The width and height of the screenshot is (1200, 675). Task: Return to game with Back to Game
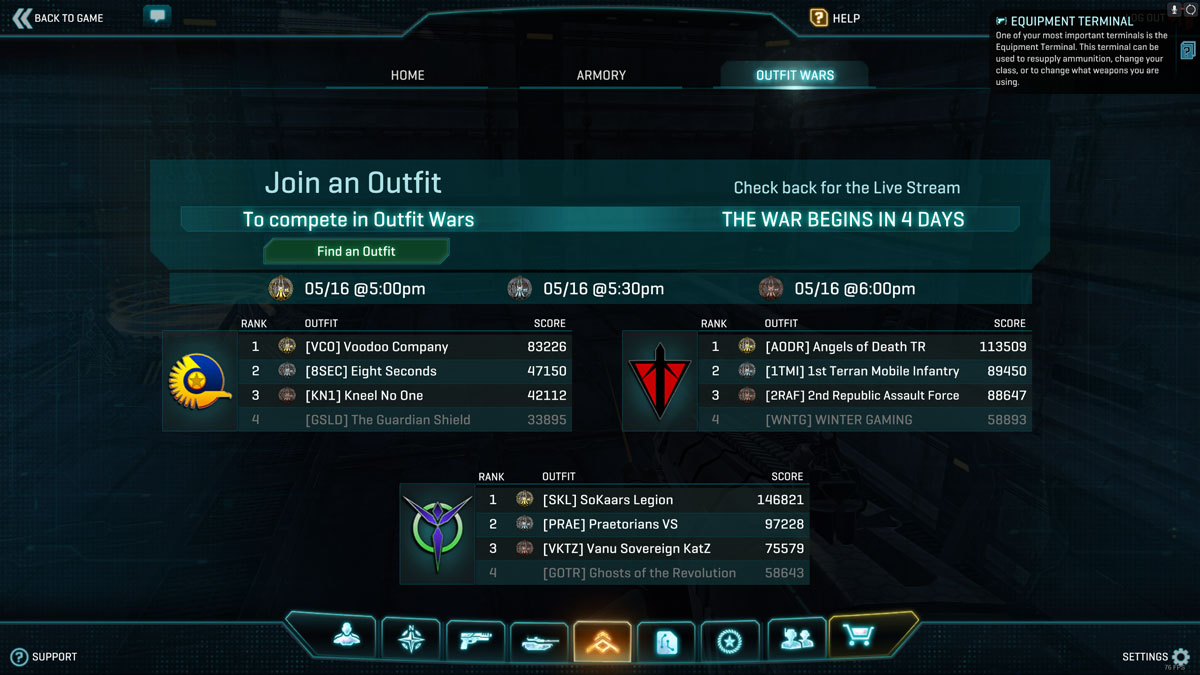[x=58, y=18]
